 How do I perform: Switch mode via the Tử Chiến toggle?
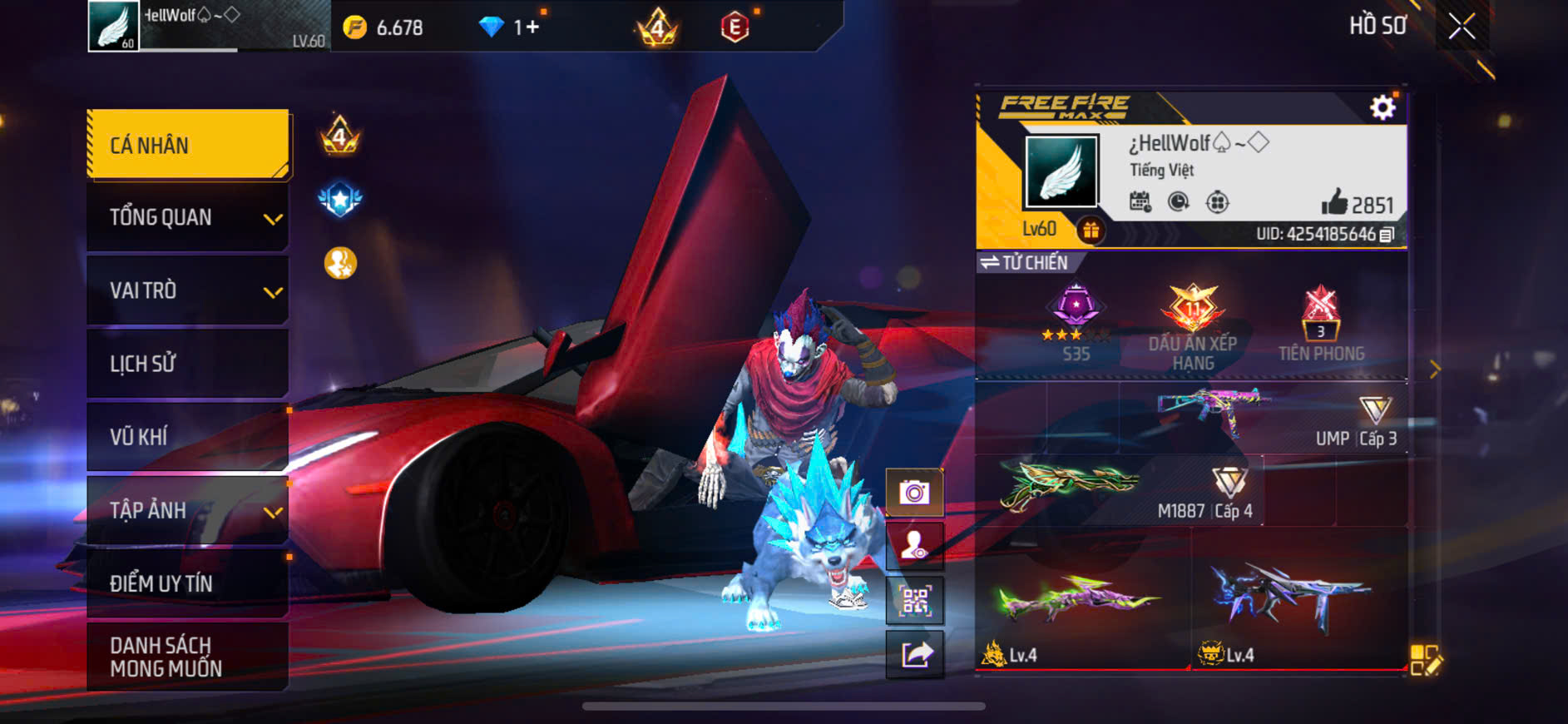pos(1024,263)
